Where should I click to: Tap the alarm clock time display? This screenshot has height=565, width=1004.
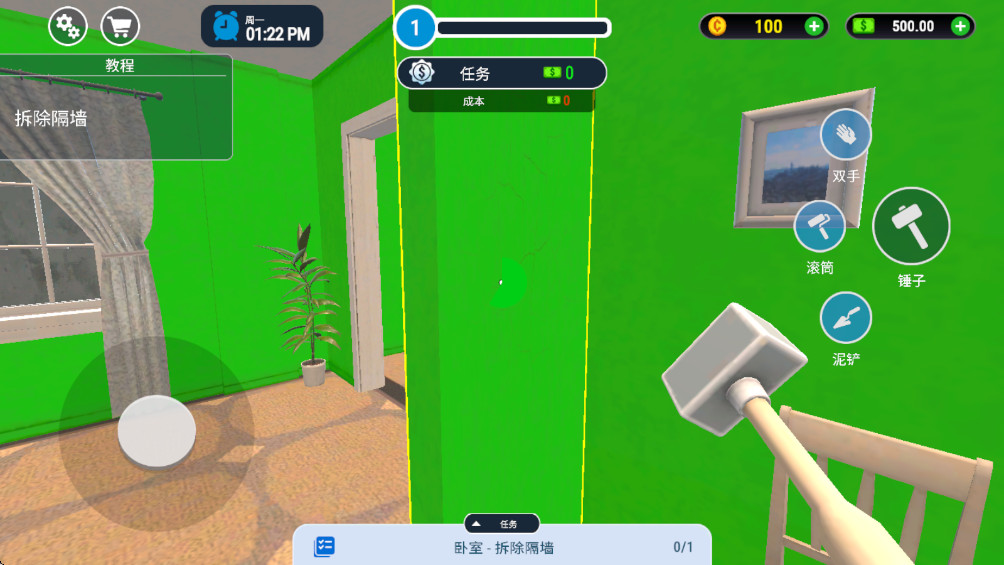[262, 27]
